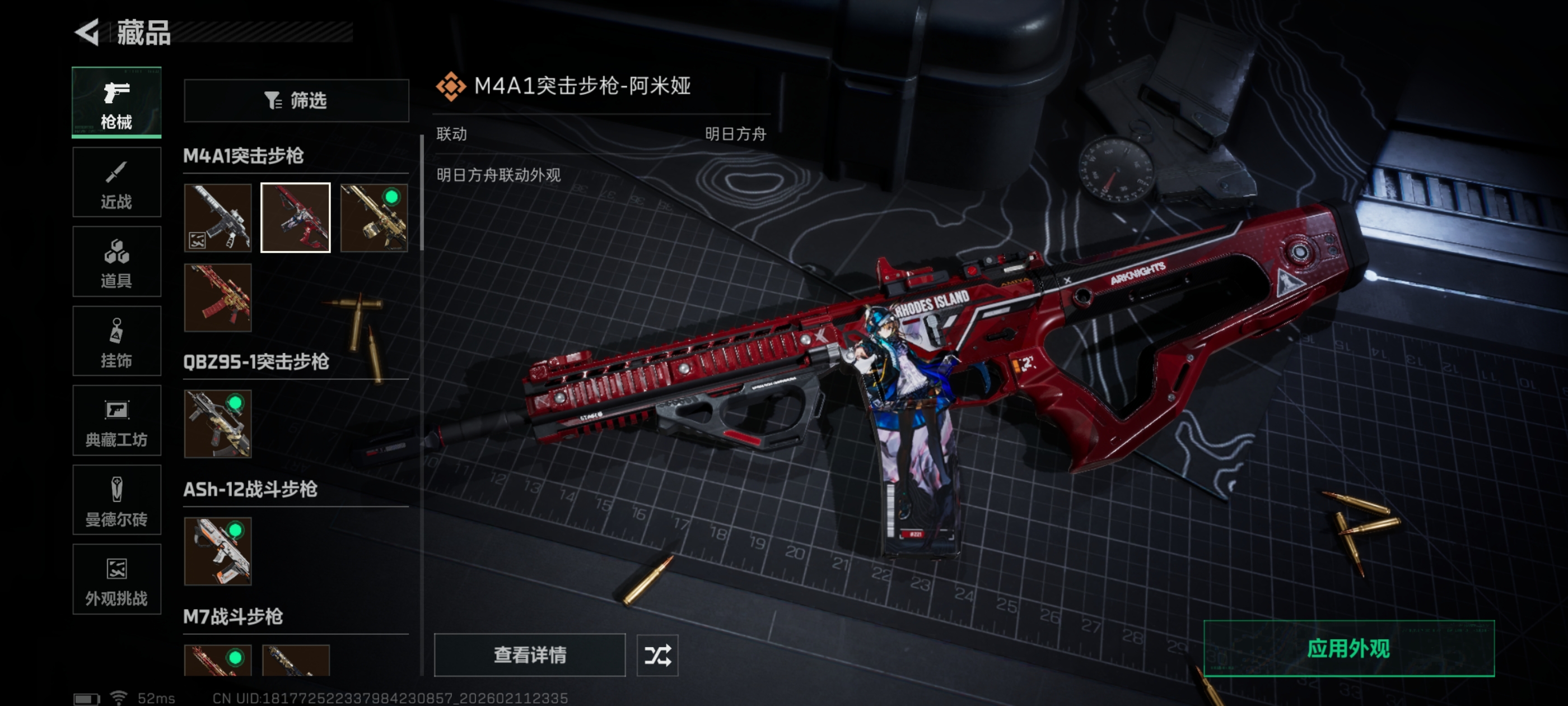Screen dimensions: 1568x706
Task: Open the 筛选 filter button
Action: [x=296, y=100]
